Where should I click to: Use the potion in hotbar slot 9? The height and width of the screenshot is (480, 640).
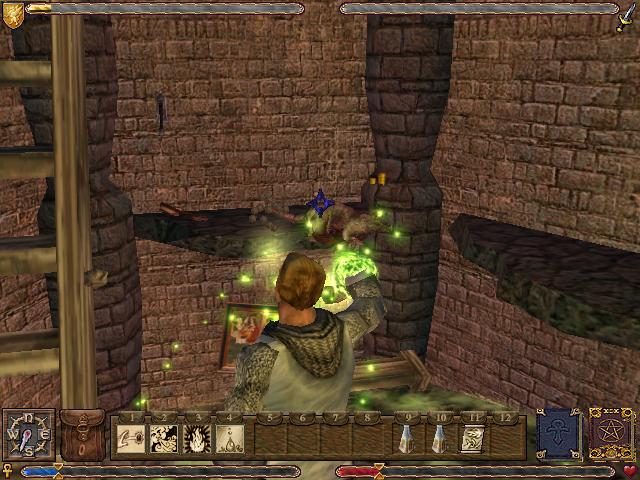pyautogui.click(x=407, y=438)
